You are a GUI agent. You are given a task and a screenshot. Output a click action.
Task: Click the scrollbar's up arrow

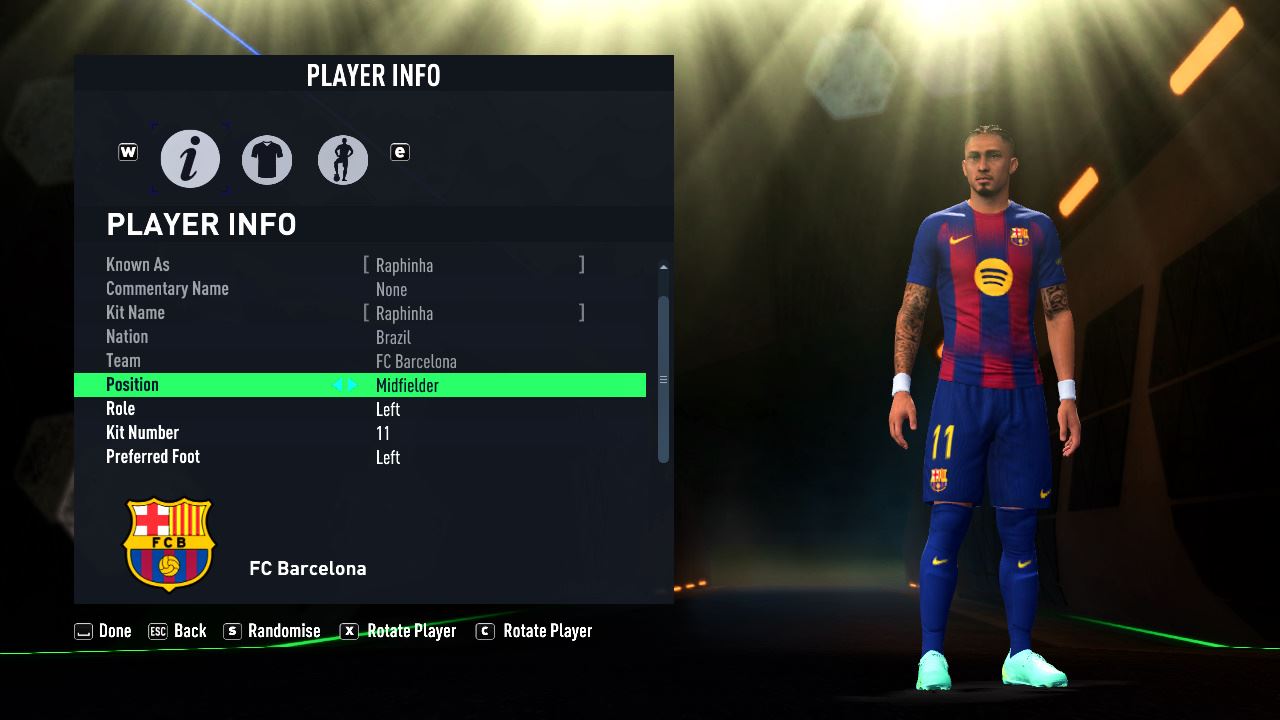click(x=663, y=267)
